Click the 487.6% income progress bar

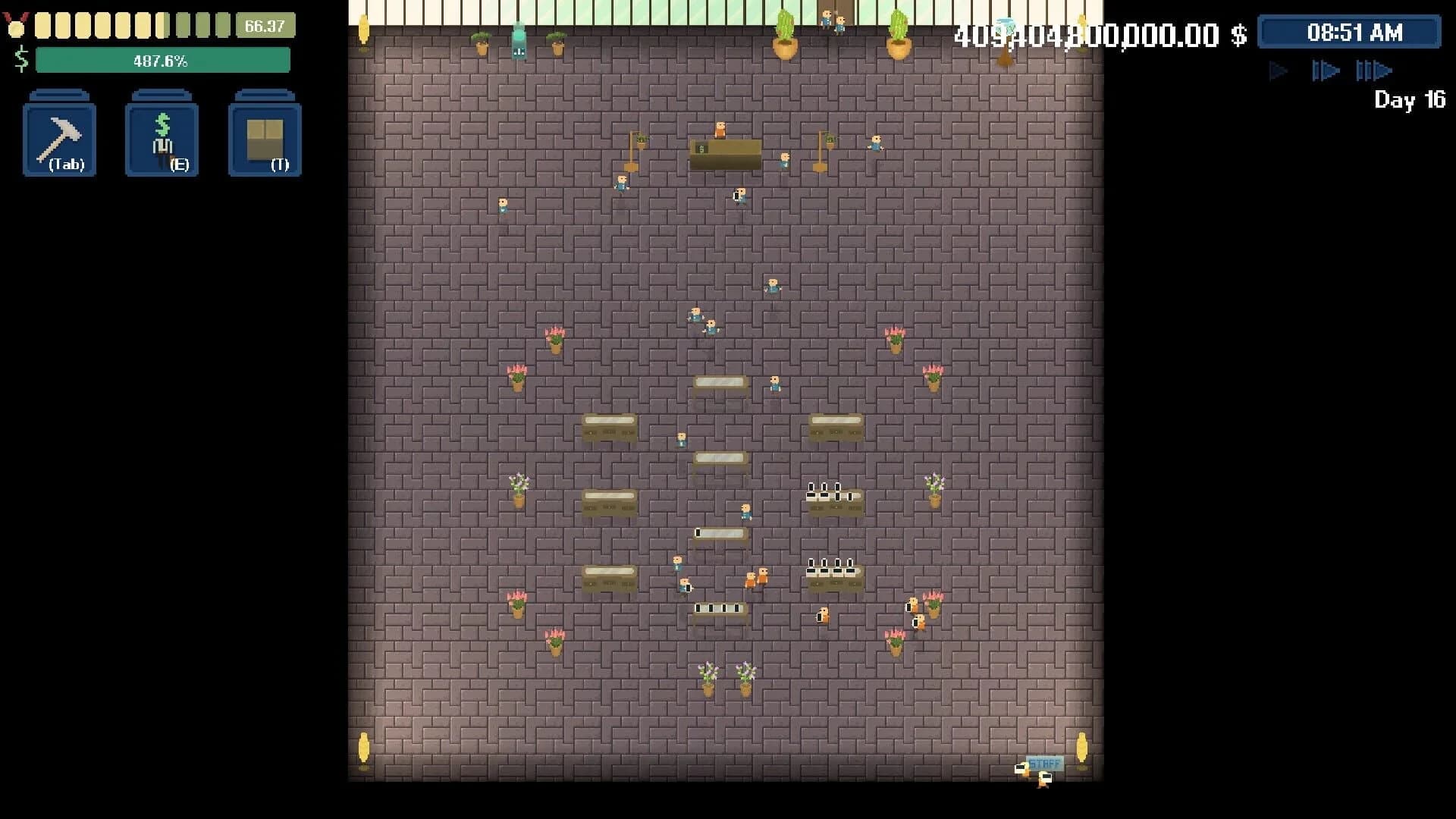click(x=164, y=59)
